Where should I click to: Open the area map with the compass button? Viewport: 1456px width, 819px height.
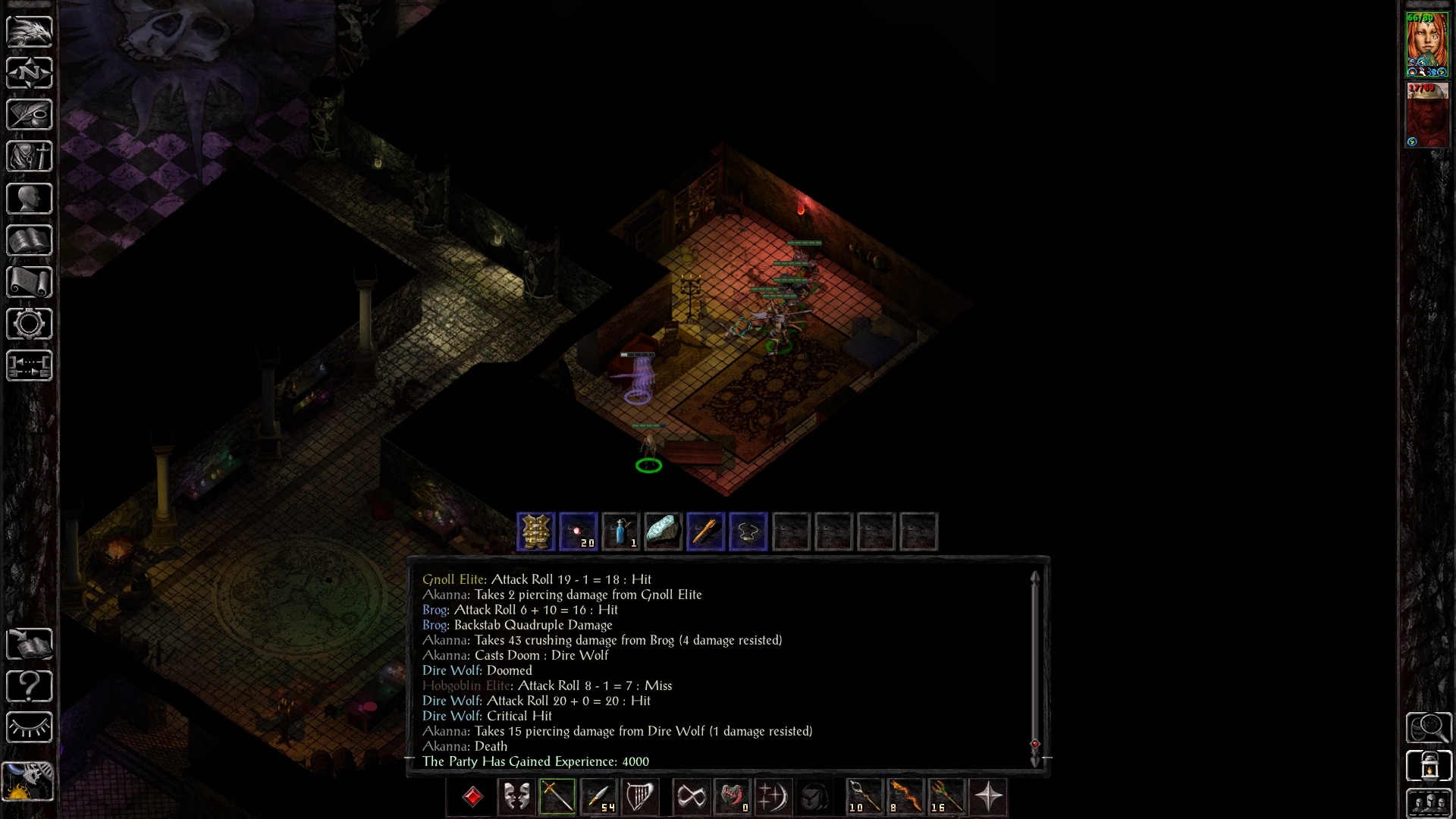pyautogui.click(x=30, y=73)
